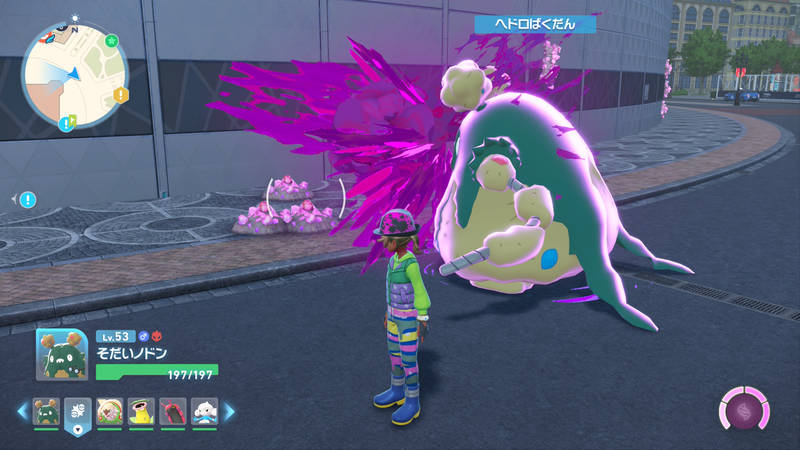This screenshot has width=800, height=450.
Task: Choose the white and blue Pokémon party slot
Action: click(203, 411)
